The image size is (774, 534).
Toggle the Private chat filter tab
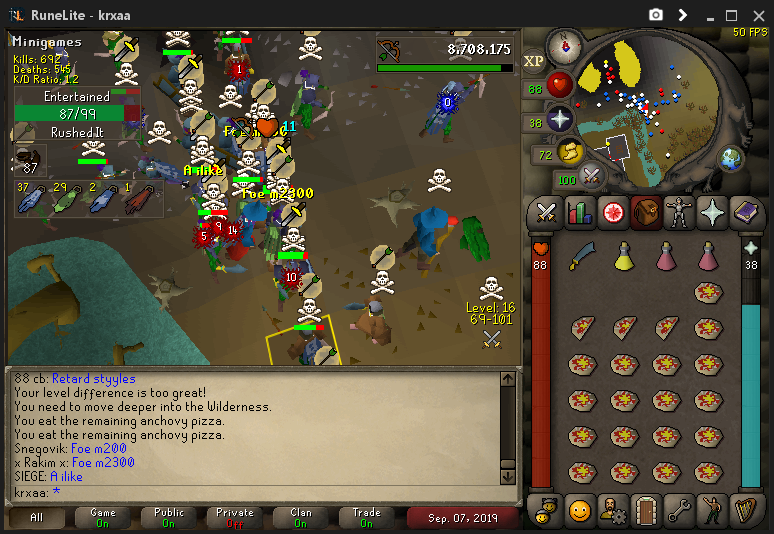pyautogui.click(x=235, y=518)
